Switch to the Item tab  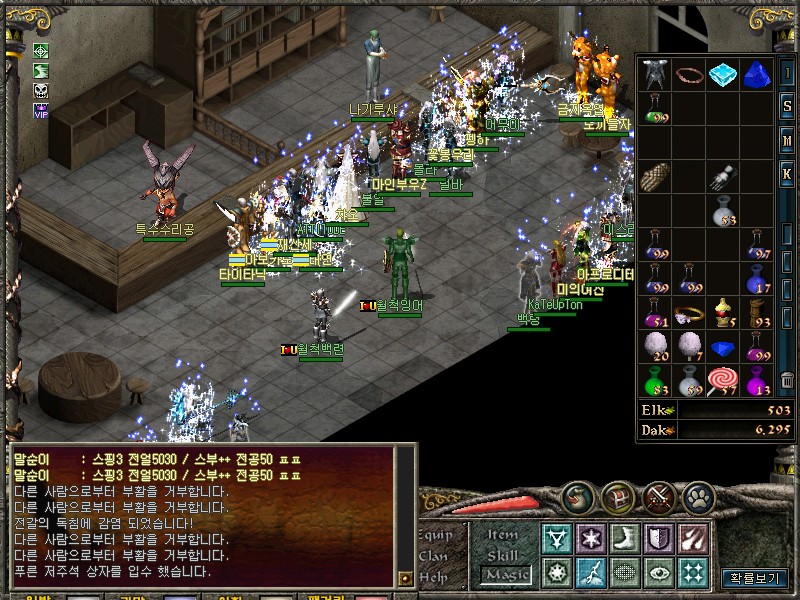(503, 535)
